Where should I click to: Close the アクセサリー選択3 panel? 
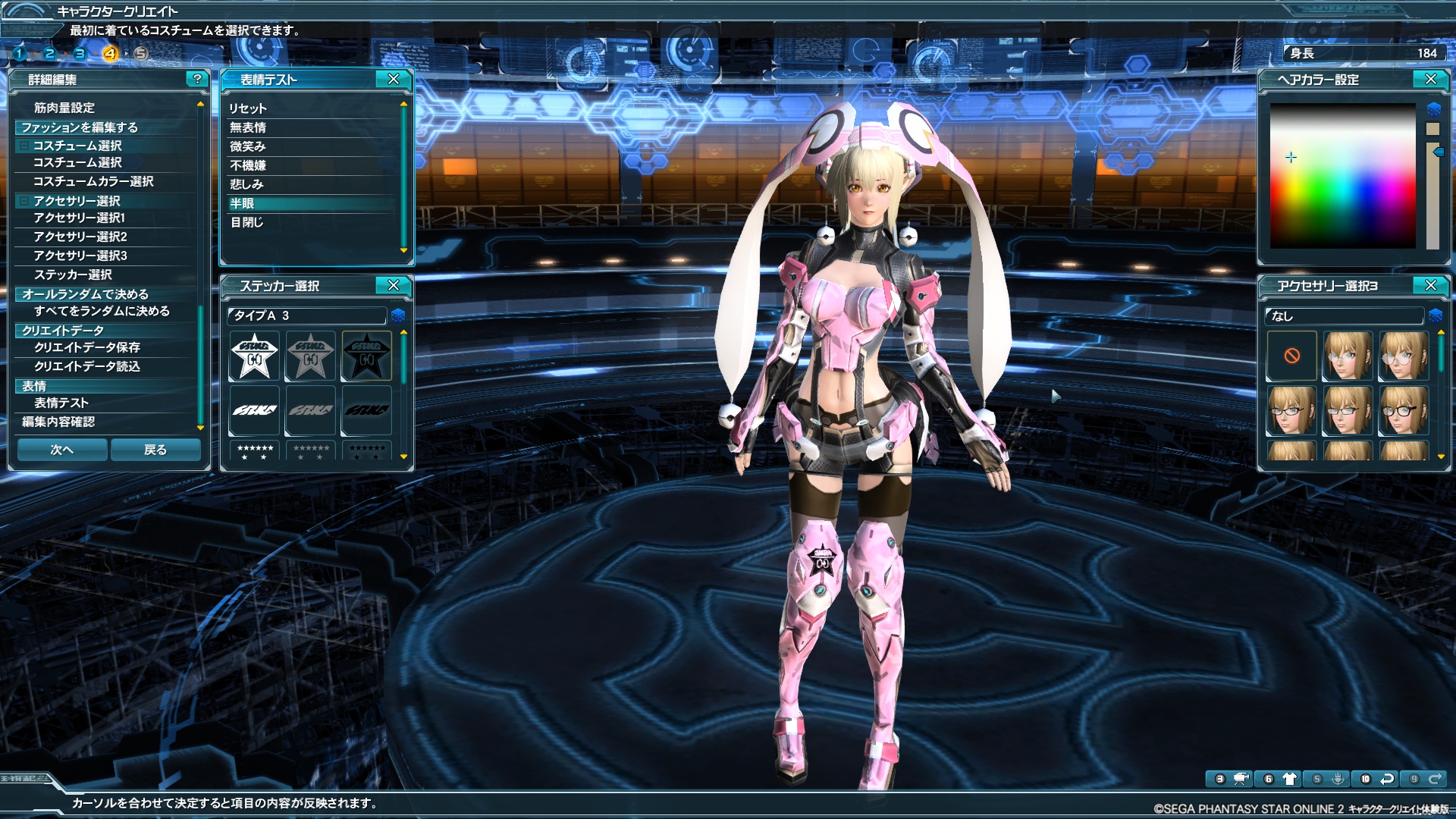click(1431, 285)
